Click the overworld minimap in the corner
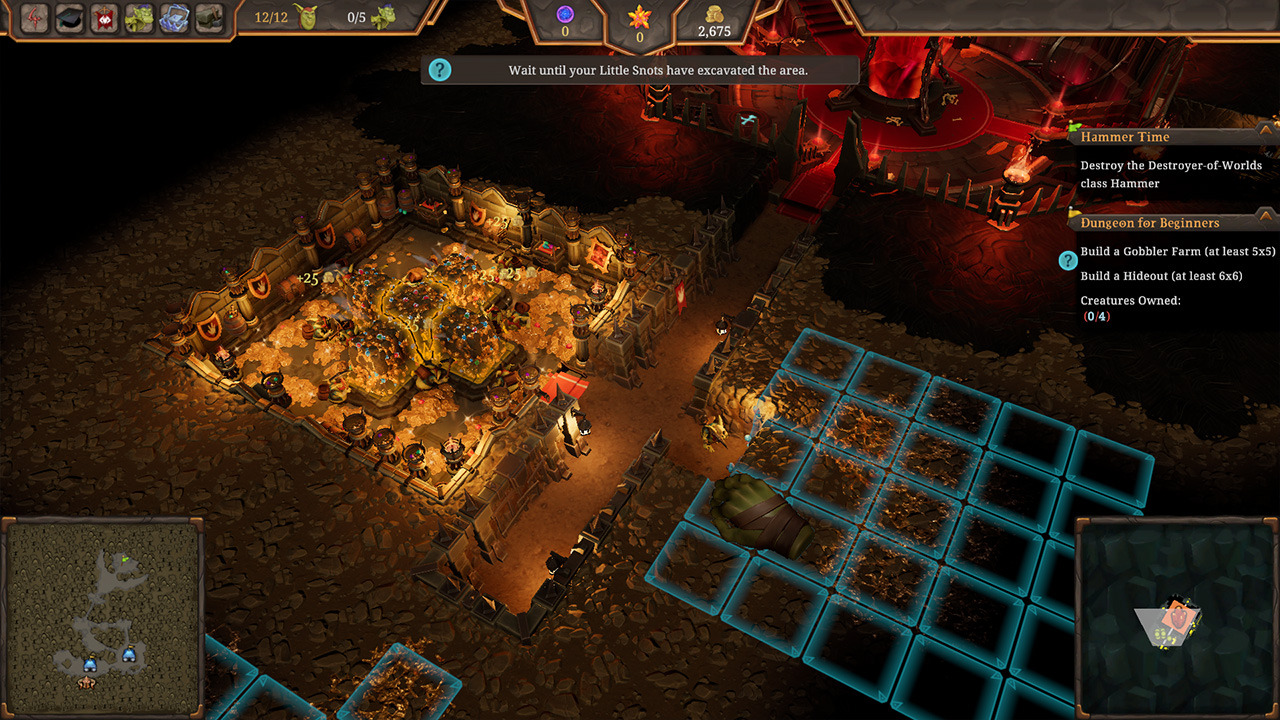Viewport: 1280px width, 720px height. tap(1177, 618)
